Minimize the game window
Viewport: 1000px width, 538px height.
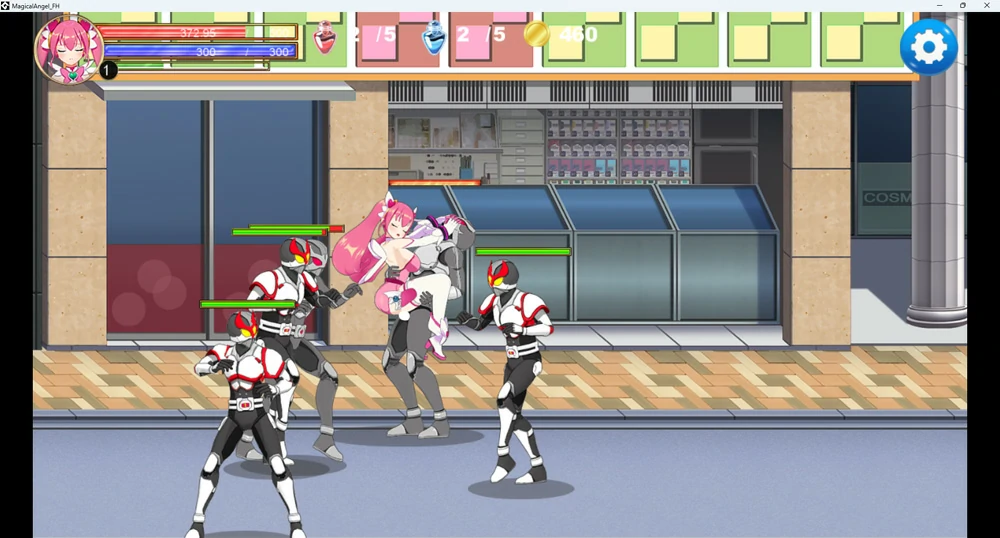pyautogui.click(x=939, y=6)
